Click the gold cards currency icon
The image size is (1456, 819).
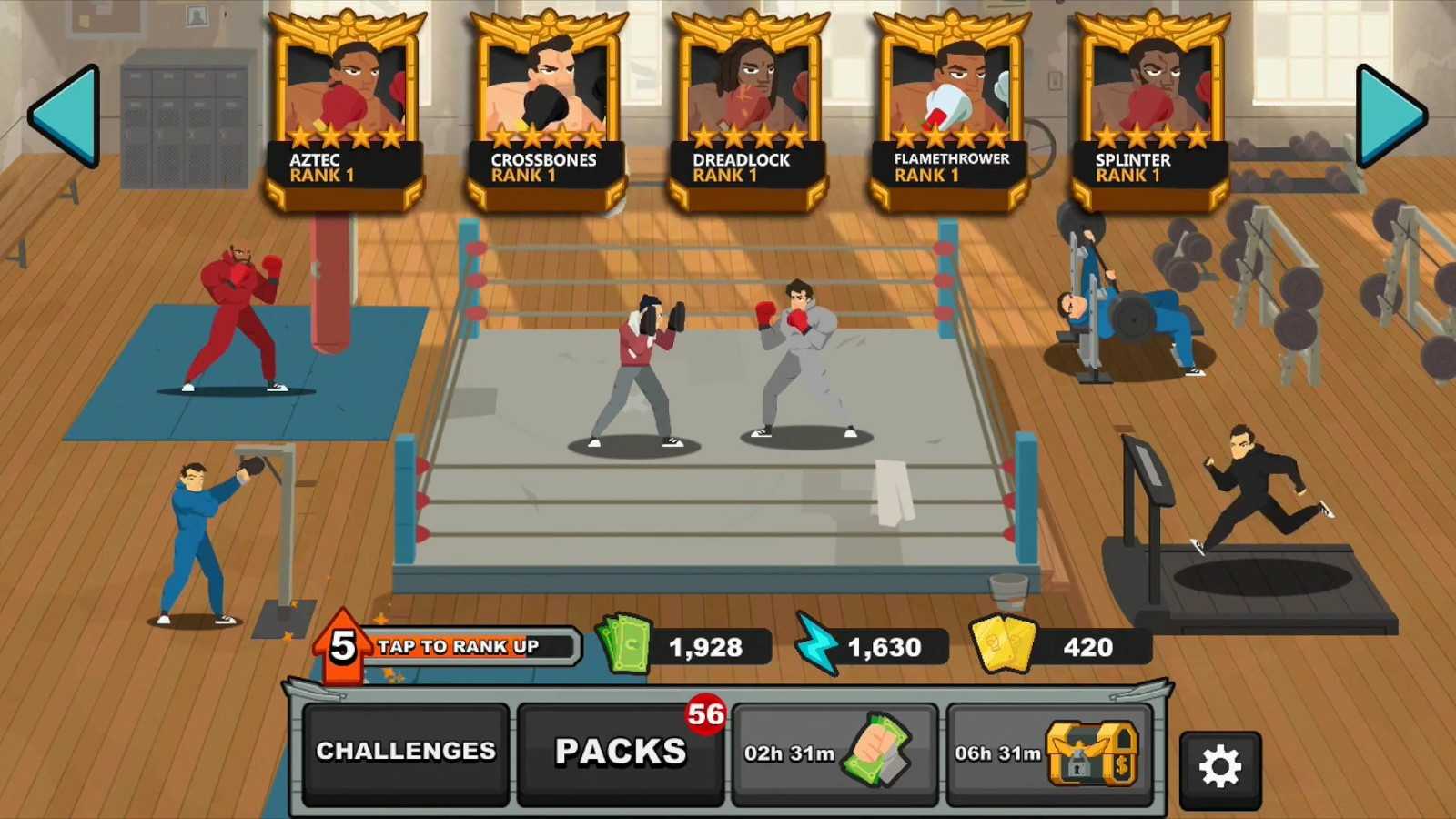coord(1004,644)
